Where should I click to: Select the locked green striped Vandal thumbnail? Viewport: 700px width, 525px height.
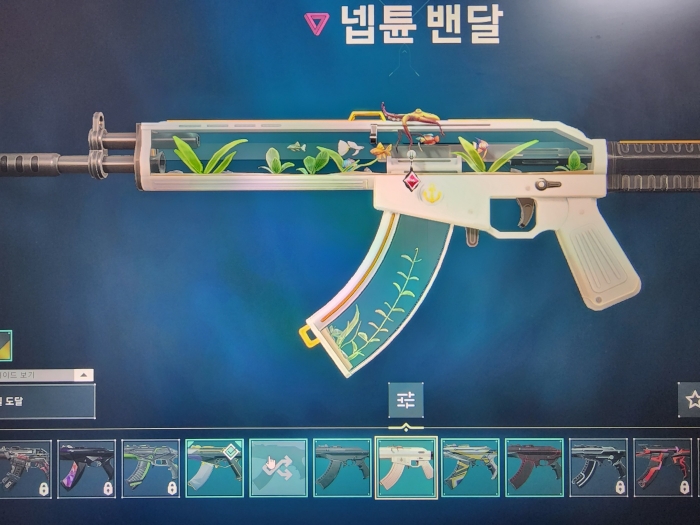point(150,467)
